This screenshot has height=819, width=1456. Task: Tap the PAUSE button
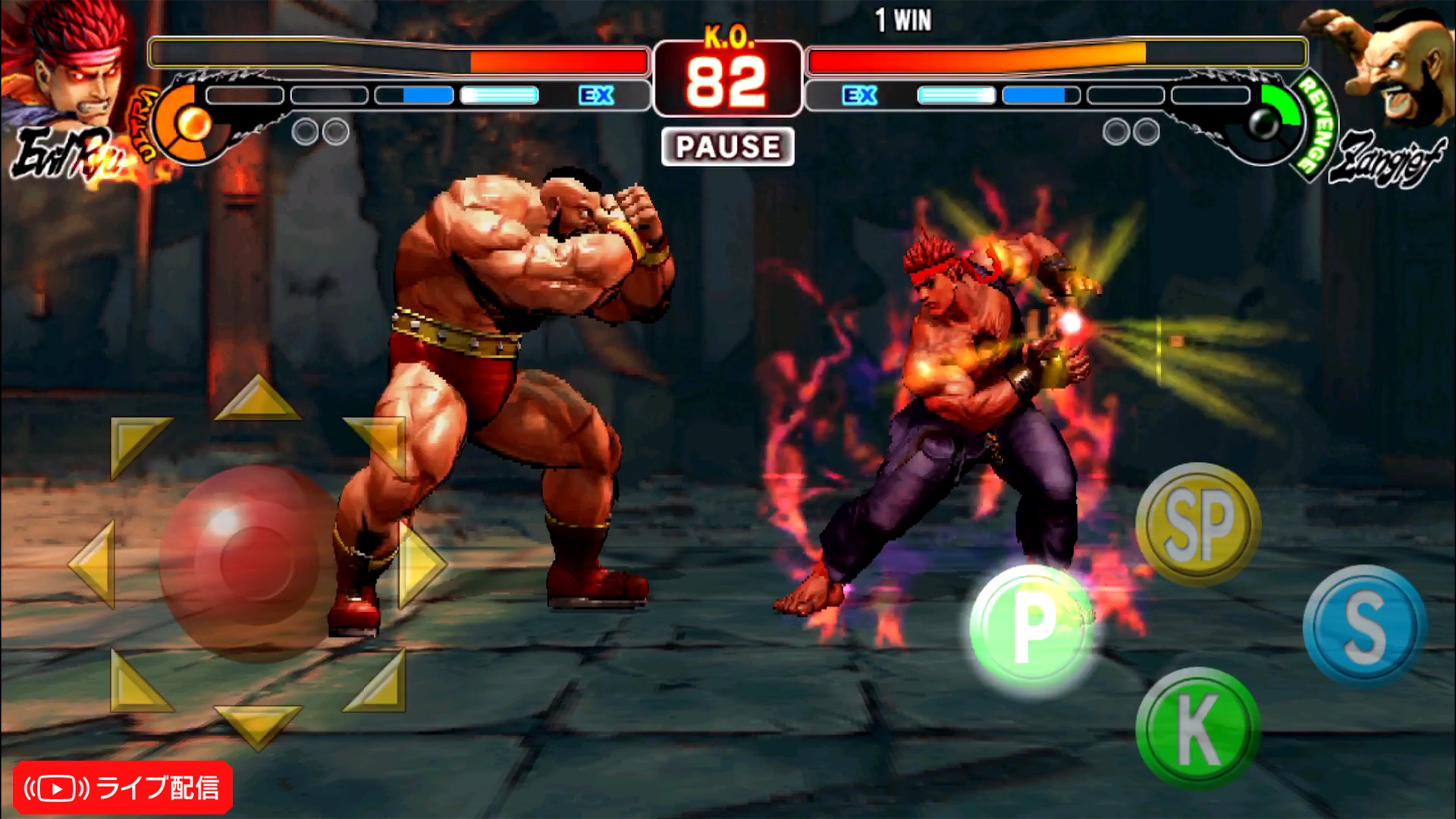tap(727, 146)
